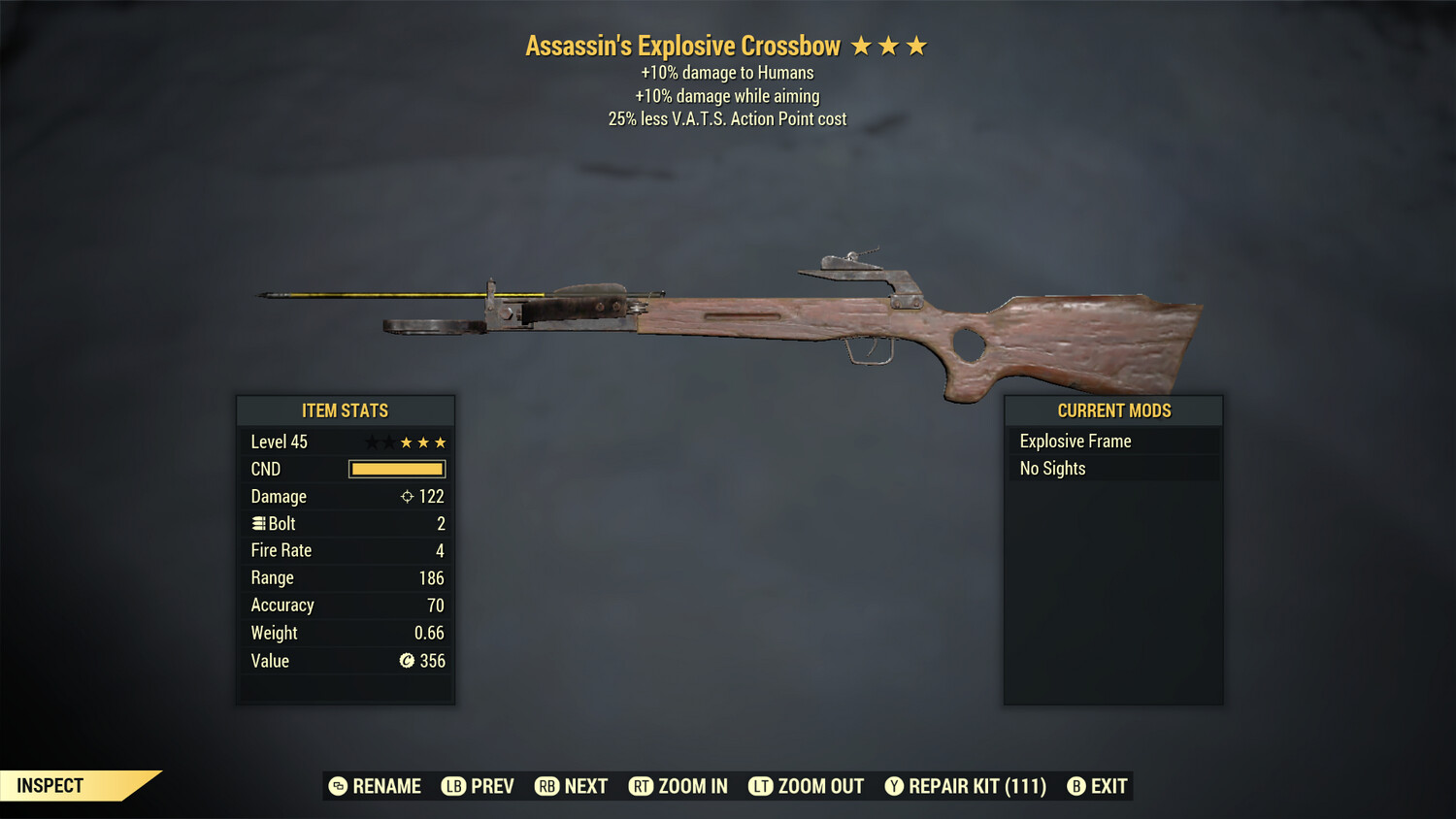Click the third star beside the weapon title

(x=916, y=45)
